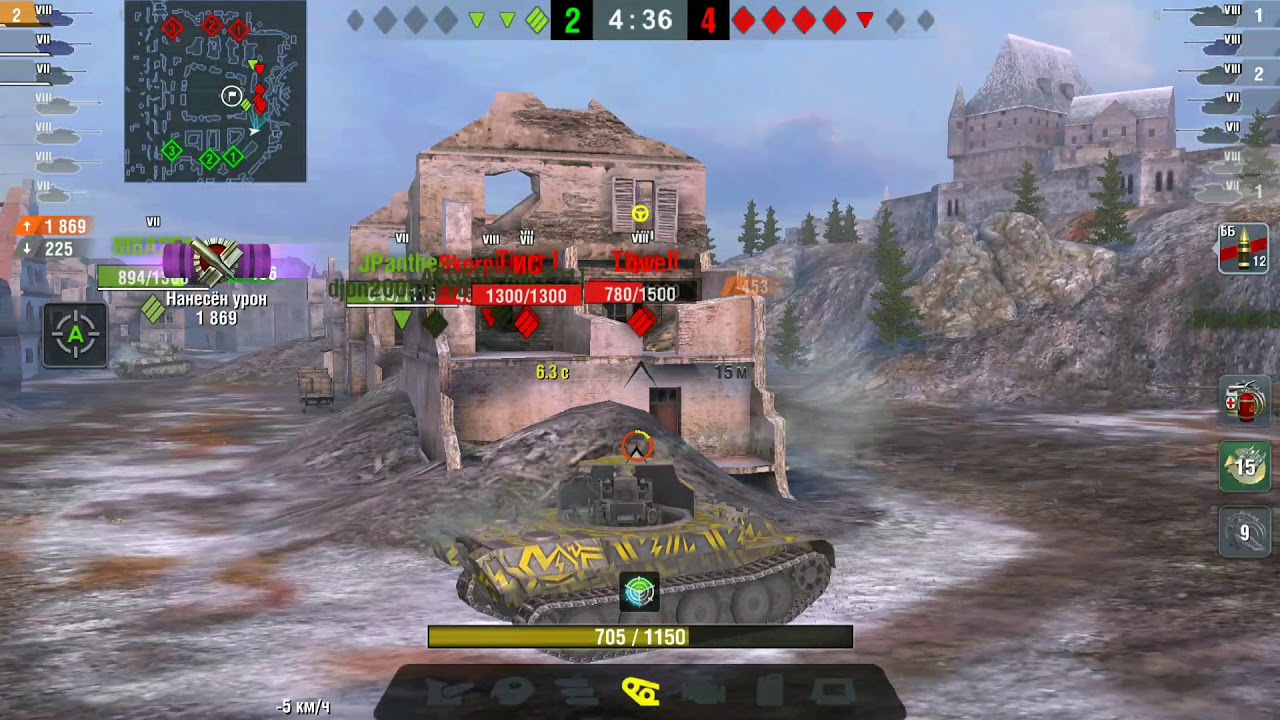Open the minimap in the top-left corner
The width and height of the screenshot is (1280, 720).
click(213, 92)
